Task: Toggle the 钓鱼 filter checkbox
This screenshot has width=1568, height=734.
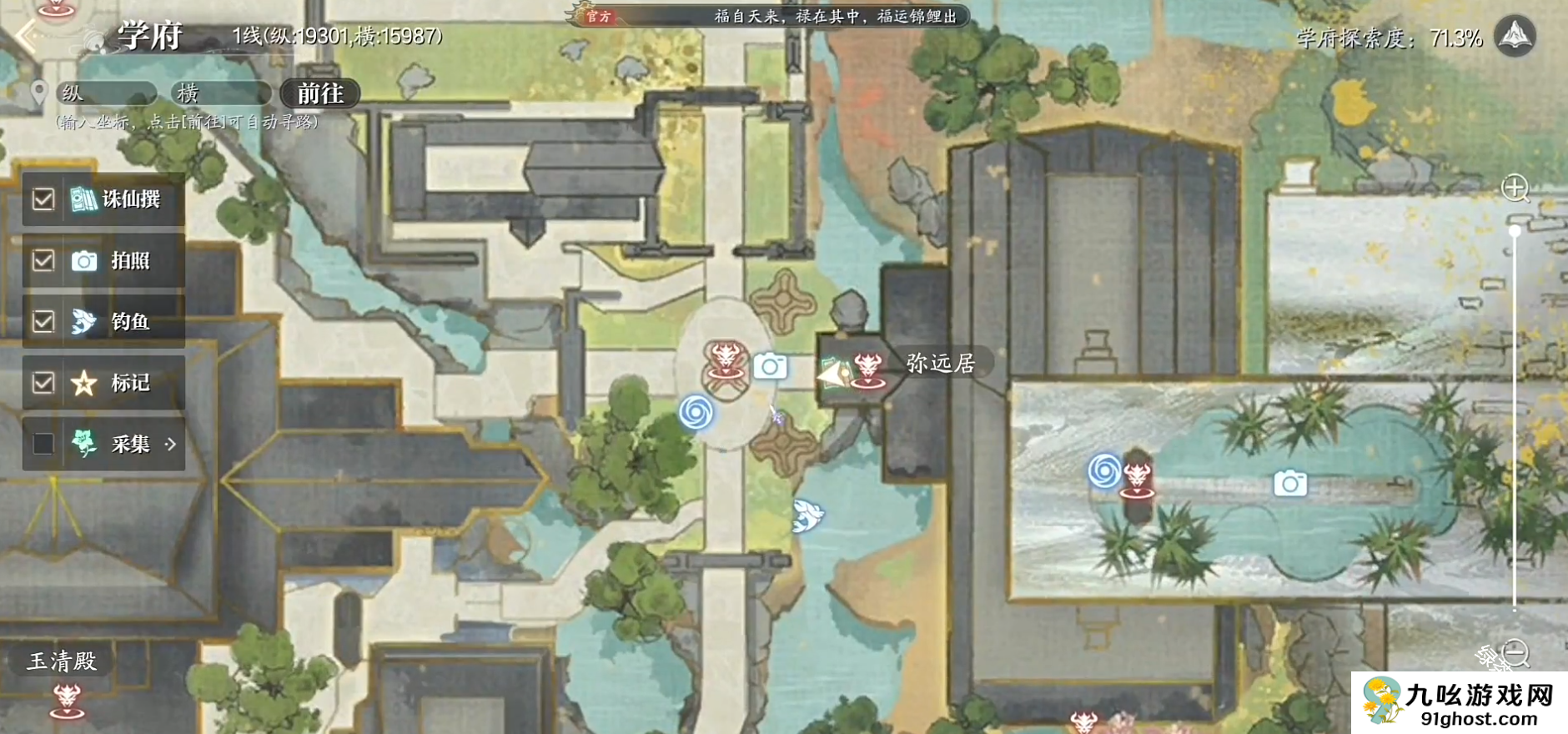Action: [43, 322]
